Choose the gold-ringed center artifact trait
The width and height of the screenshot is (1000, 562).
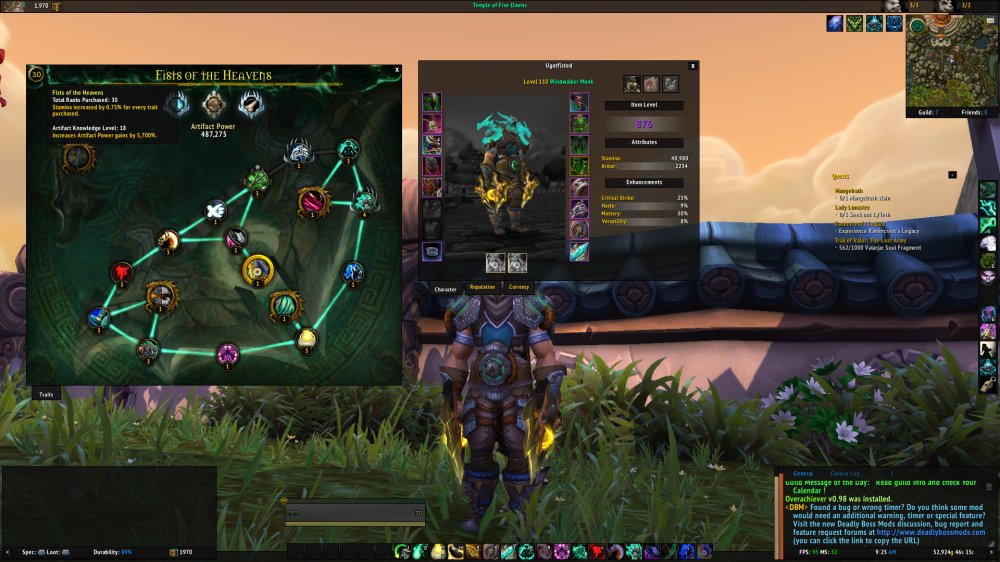pos(258,269)
